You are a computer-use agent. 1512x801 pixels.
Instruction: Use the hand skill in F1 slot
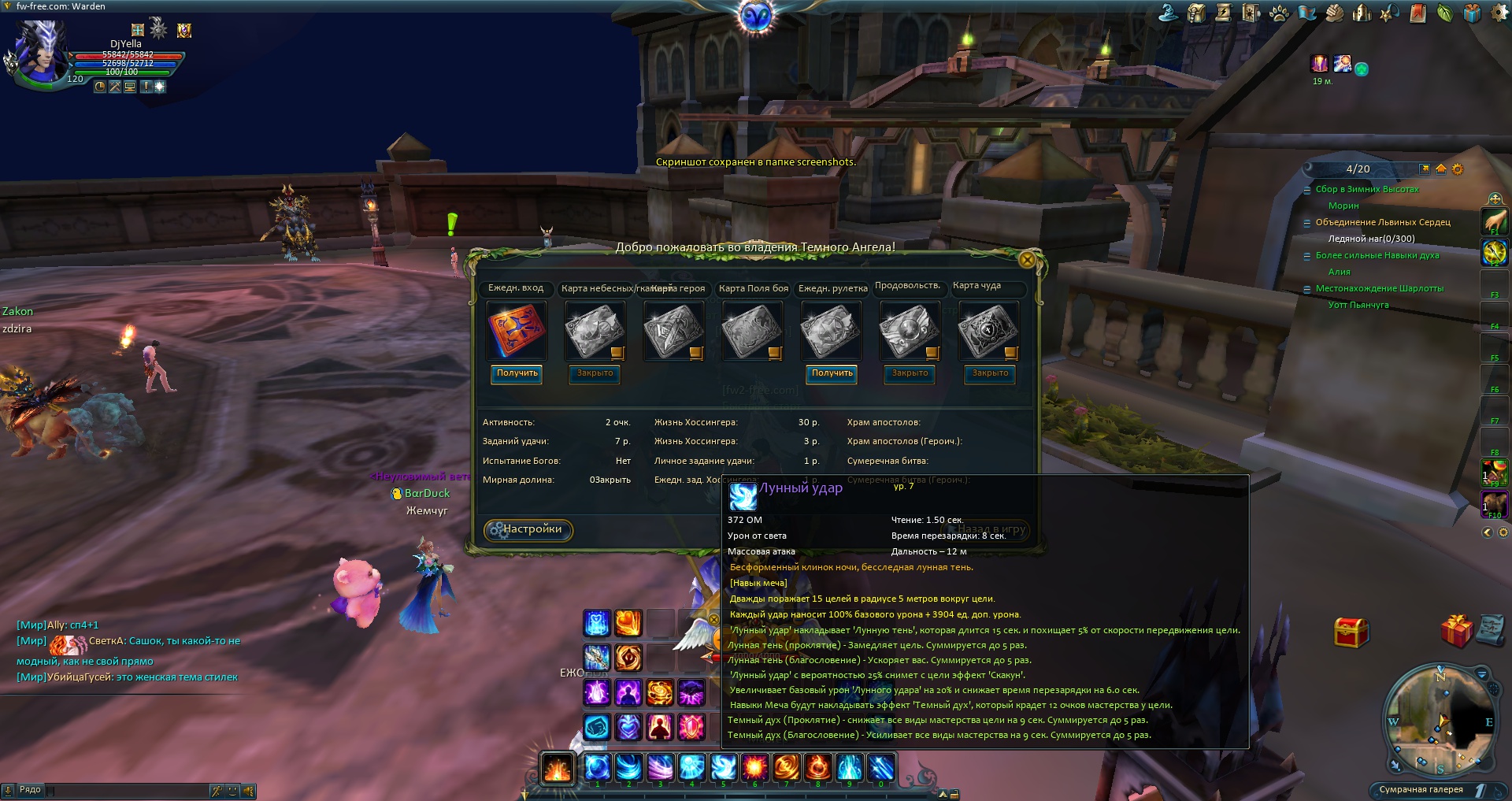point(1495,220)
